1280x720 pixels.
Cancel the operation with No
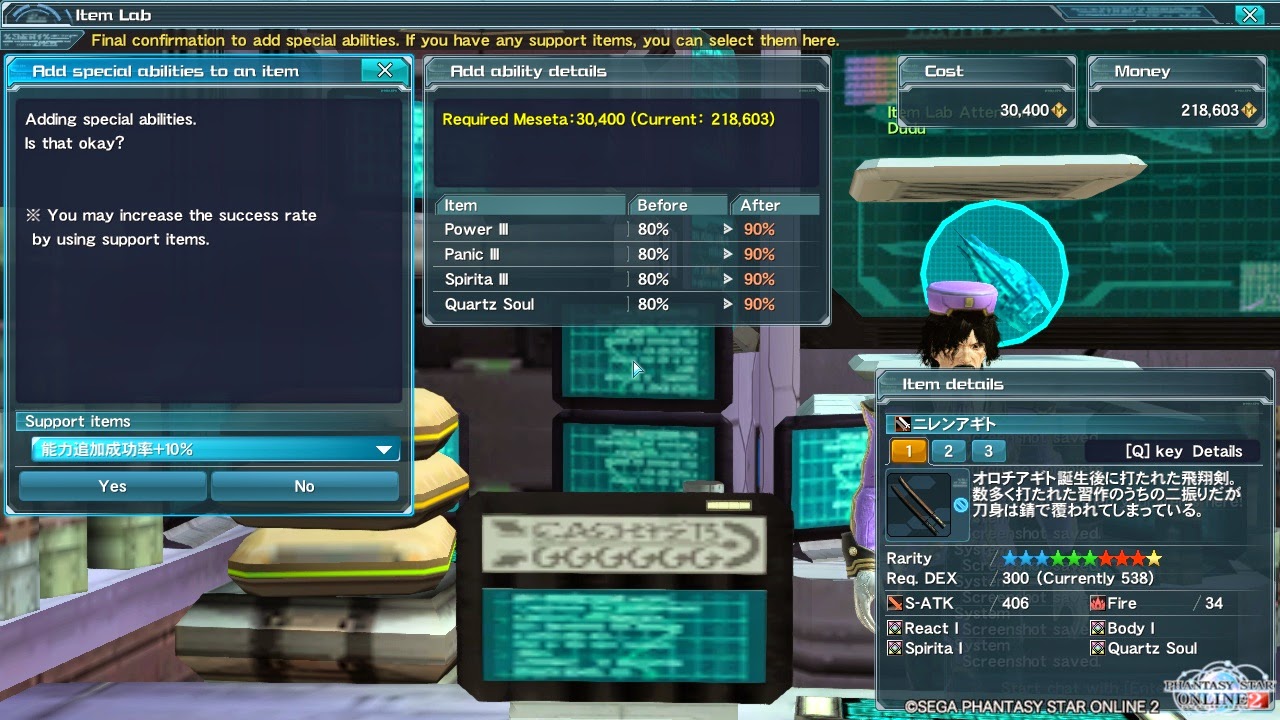point(305,486)
